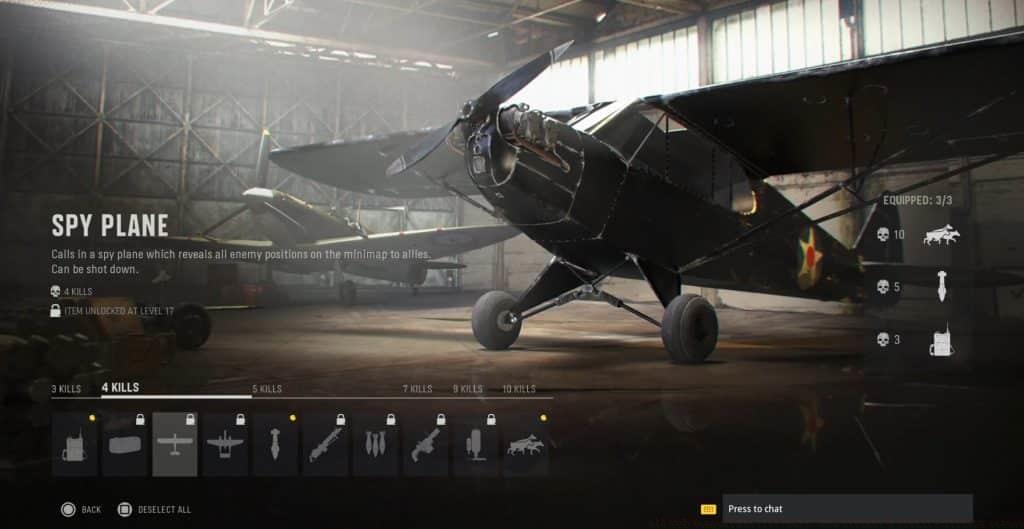This screenshot has width=1024, height=529.
Task: Choose the locked Care Package killstreak
Action: [x=125, y=445]
